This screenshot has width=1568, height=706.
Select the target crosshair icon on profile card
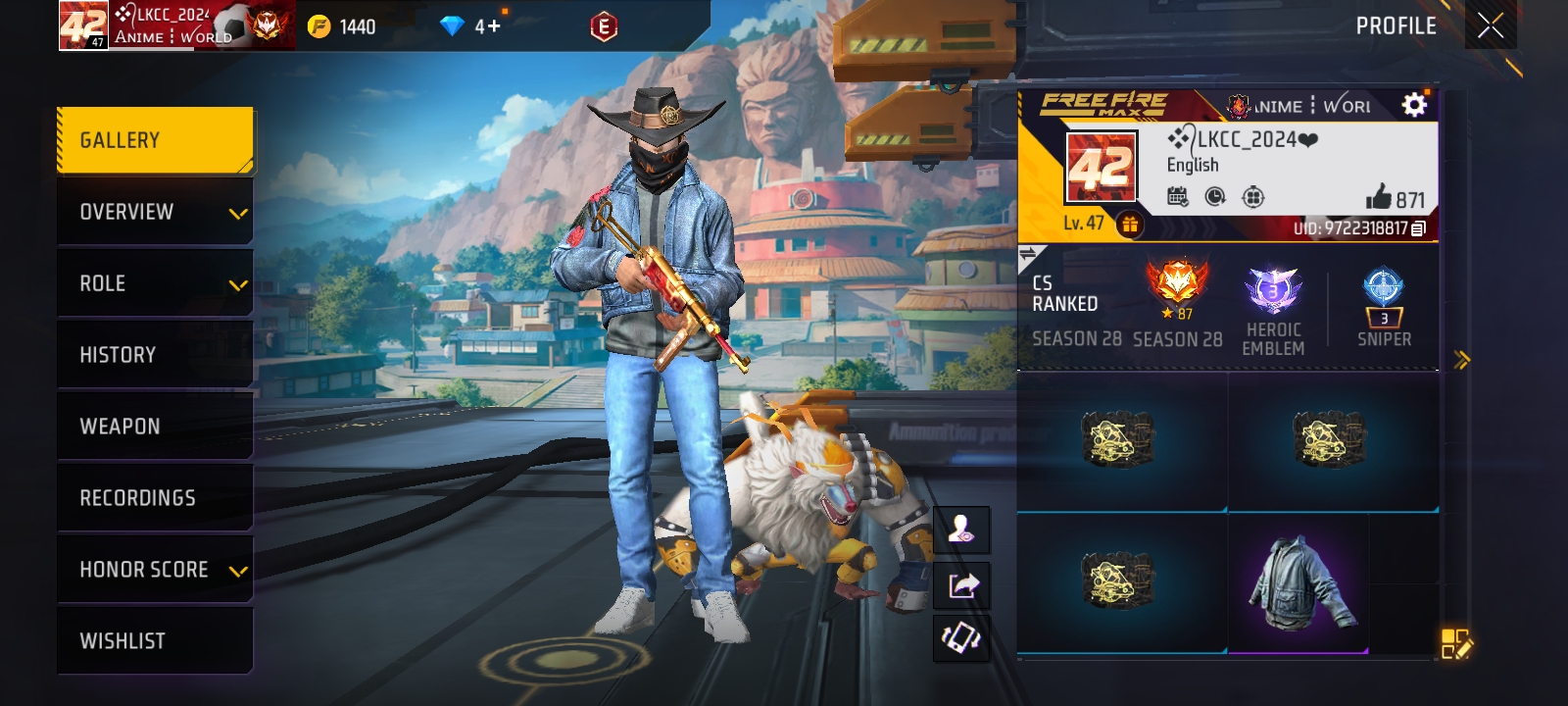[1253, 198]
